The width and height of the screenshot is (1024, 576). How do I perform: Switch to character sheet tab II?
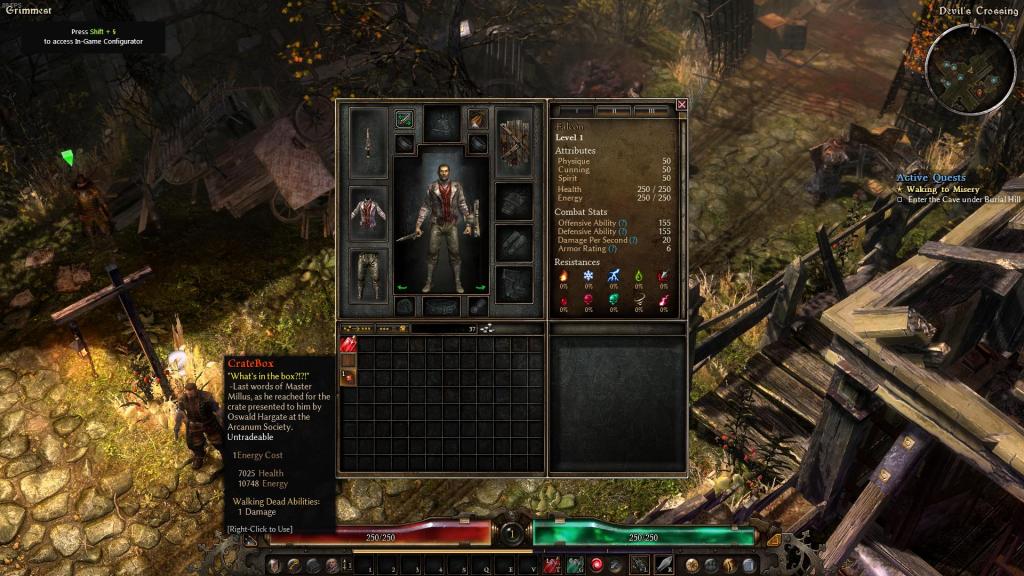point(616,111)
